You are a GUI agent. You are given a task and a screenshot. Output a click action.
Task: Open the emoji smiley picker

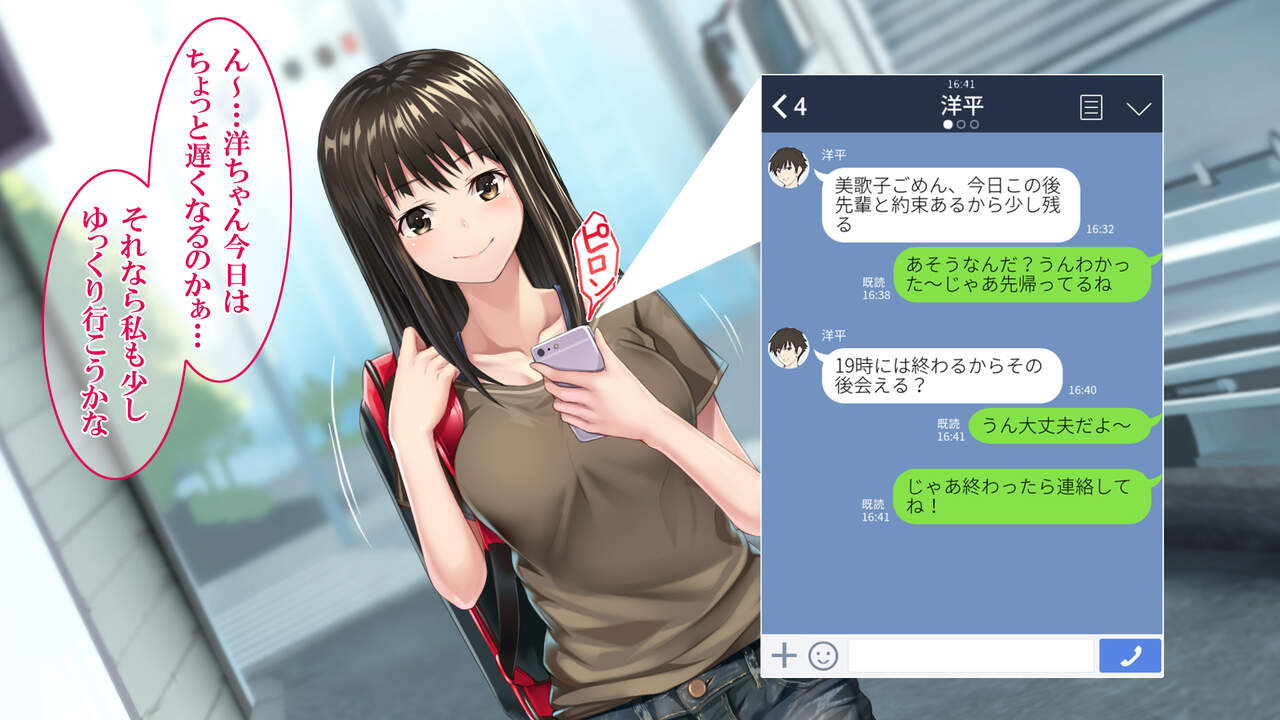[823, 656]
